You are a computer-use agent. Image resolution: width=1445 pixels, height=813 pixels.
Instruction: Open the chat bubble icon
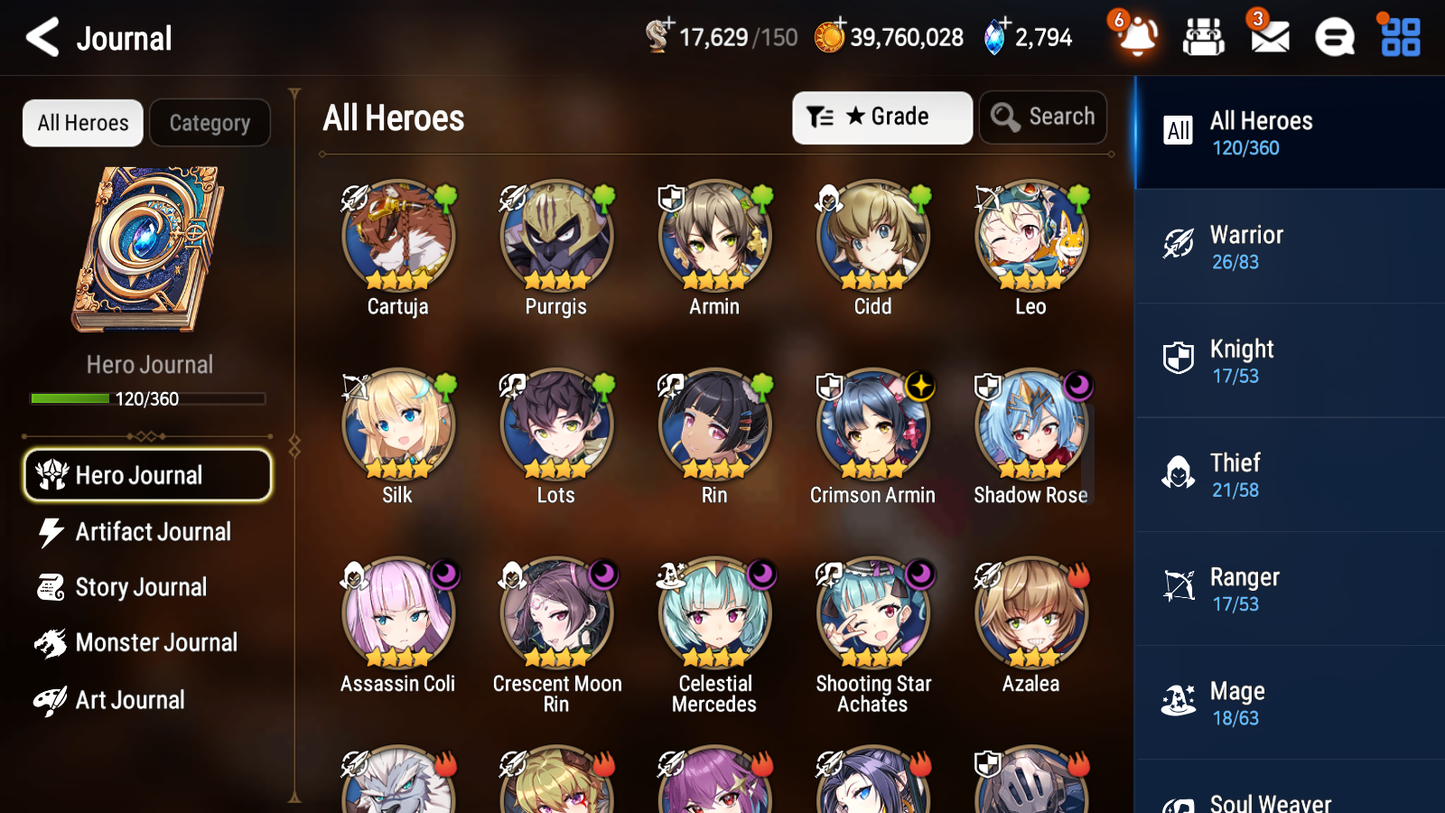1334,36
